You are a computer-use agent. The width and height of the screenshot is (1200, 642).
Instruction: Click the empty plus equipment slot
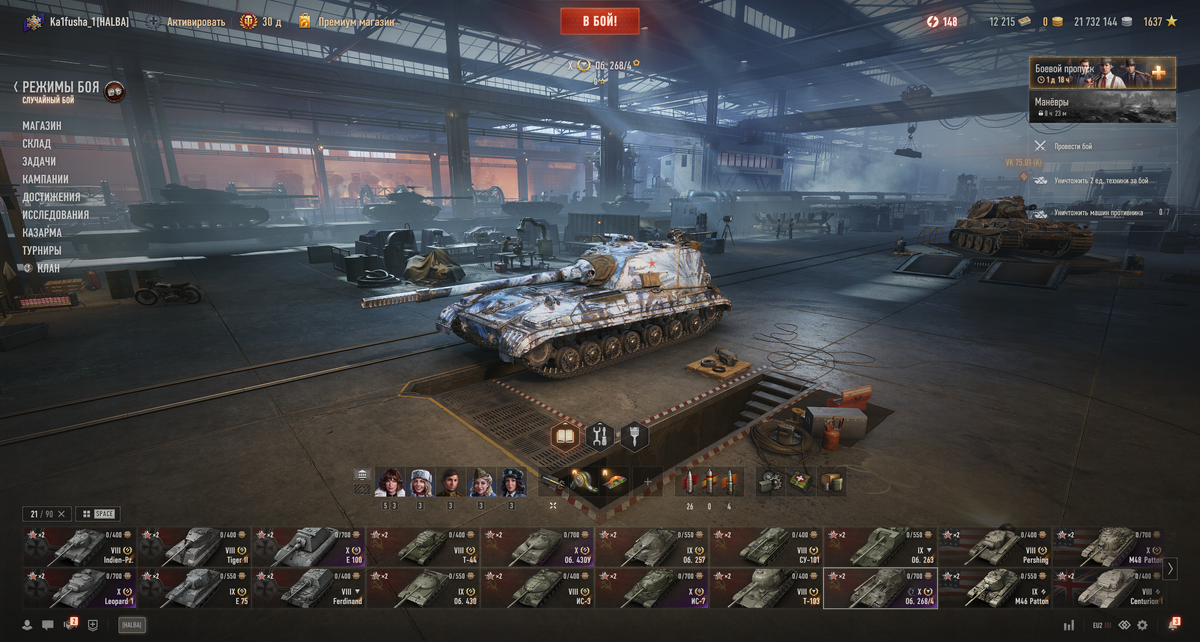[647, 483]
